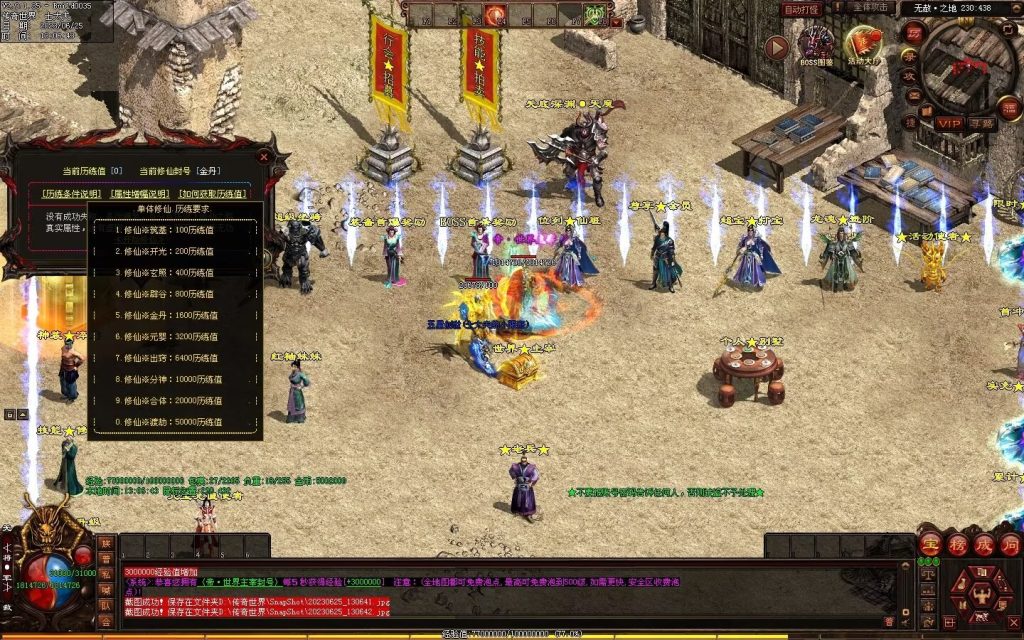Open the 如何获取历练值 link

(212, 193)
